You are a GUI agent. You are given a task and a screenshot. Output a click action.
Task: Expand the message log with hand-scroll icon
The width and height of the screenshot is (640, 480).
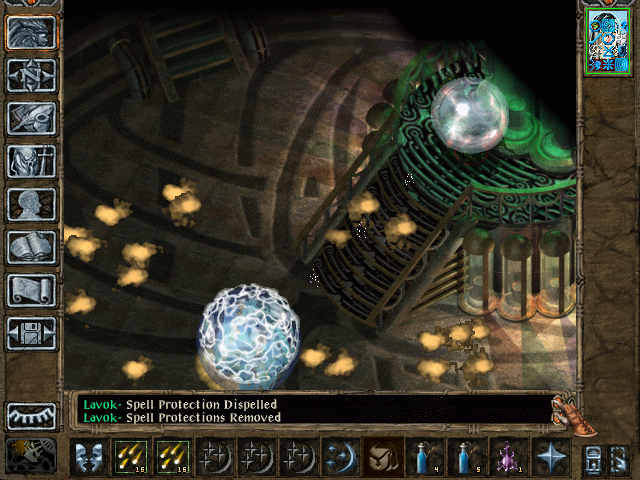[x=567, y=410]
